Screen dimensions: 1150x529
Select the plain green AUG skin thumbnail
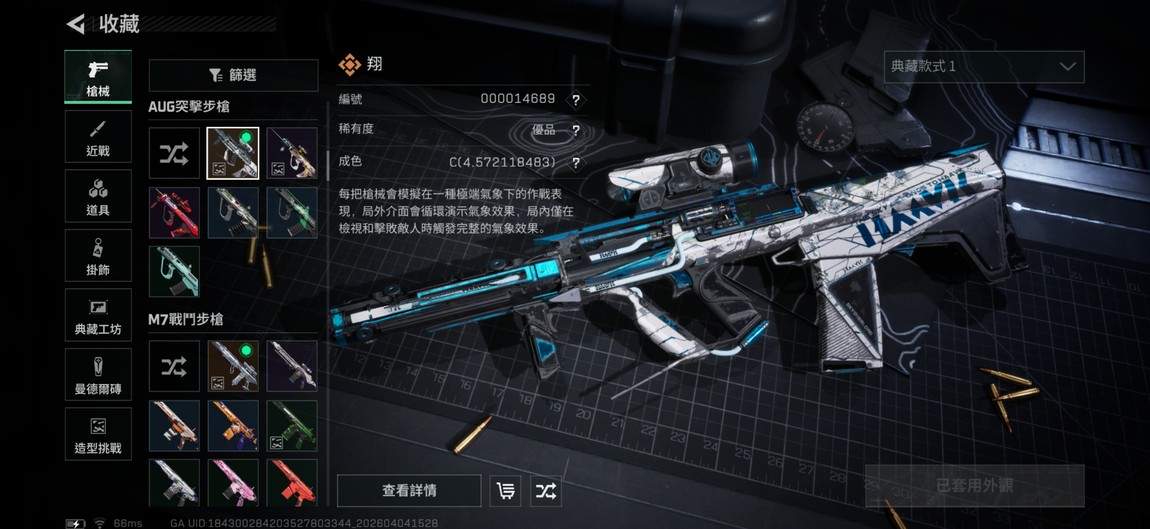coord(174,271)
